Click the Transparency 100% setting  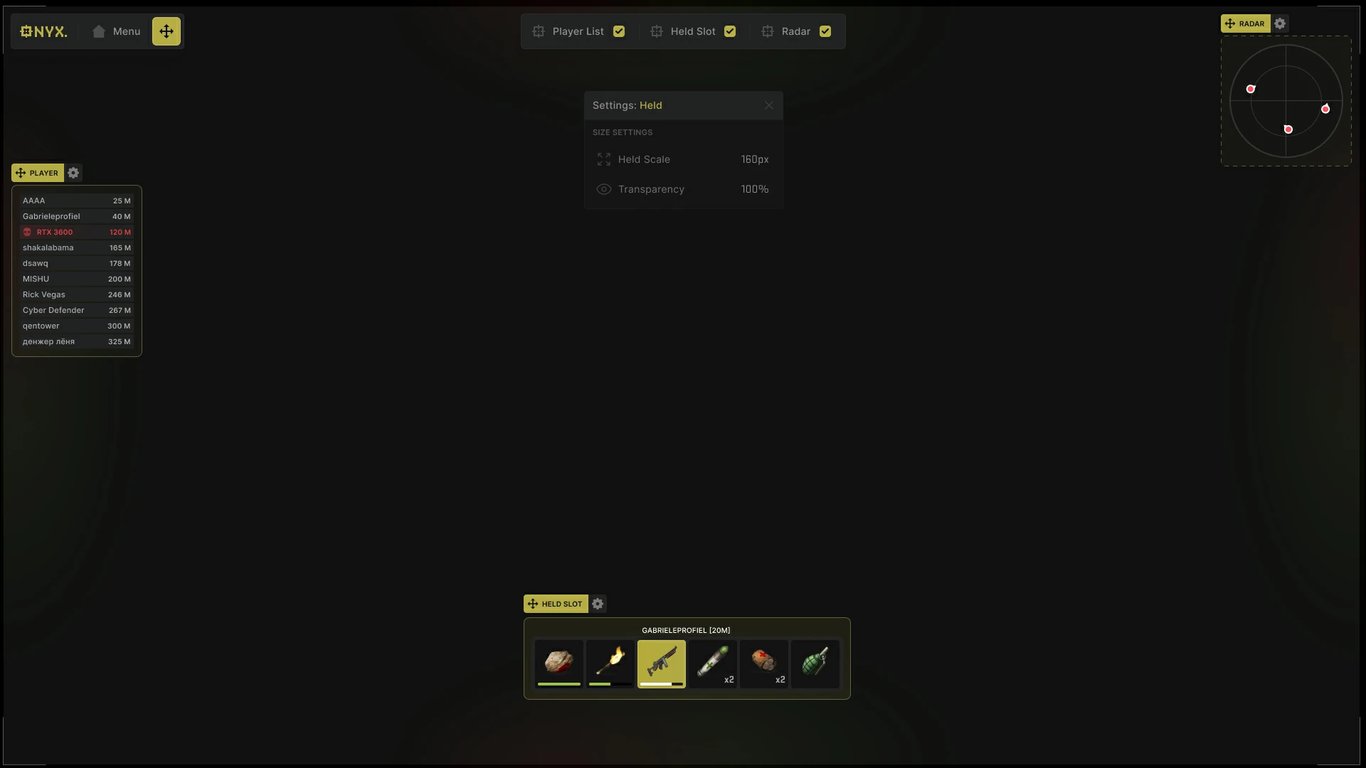pyautogui.click(x=683, y=188)
